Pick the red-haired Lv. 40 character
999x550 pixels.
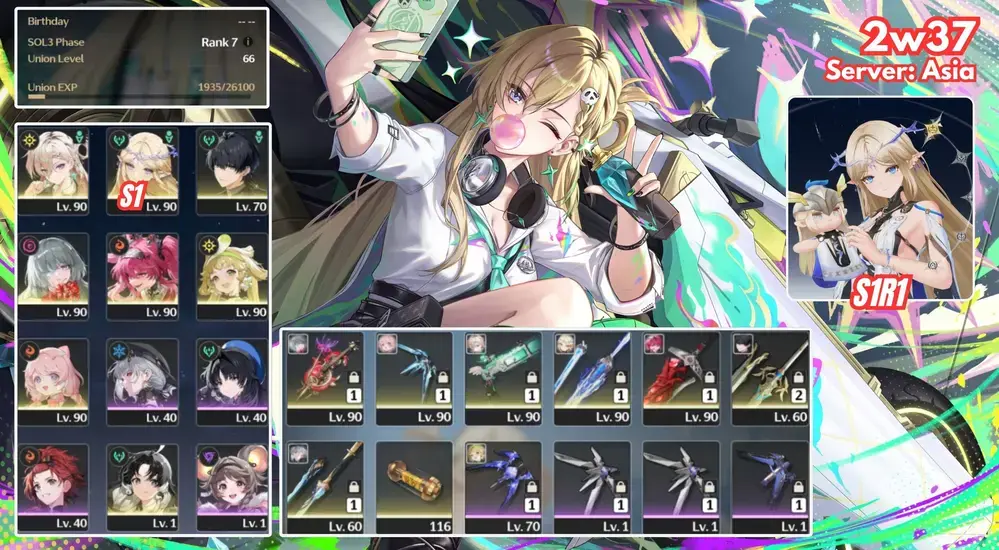point(55,487)
